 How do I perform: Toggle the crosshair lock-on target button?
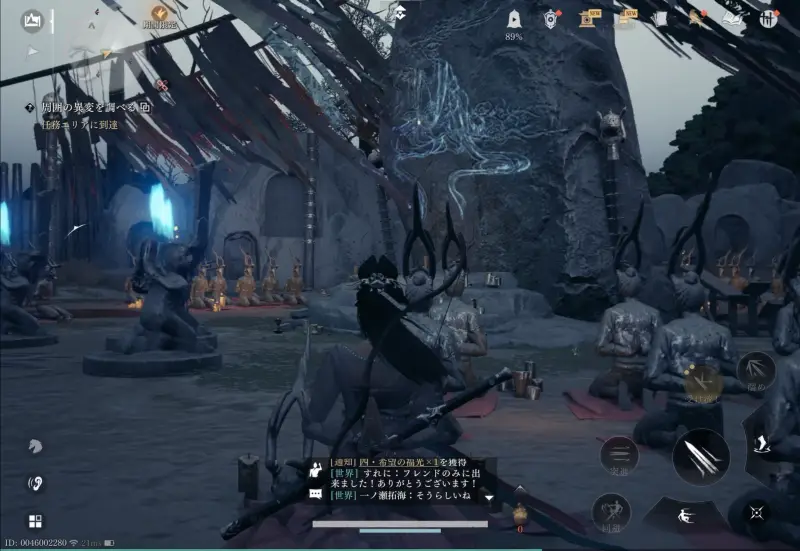click(758, 512)
